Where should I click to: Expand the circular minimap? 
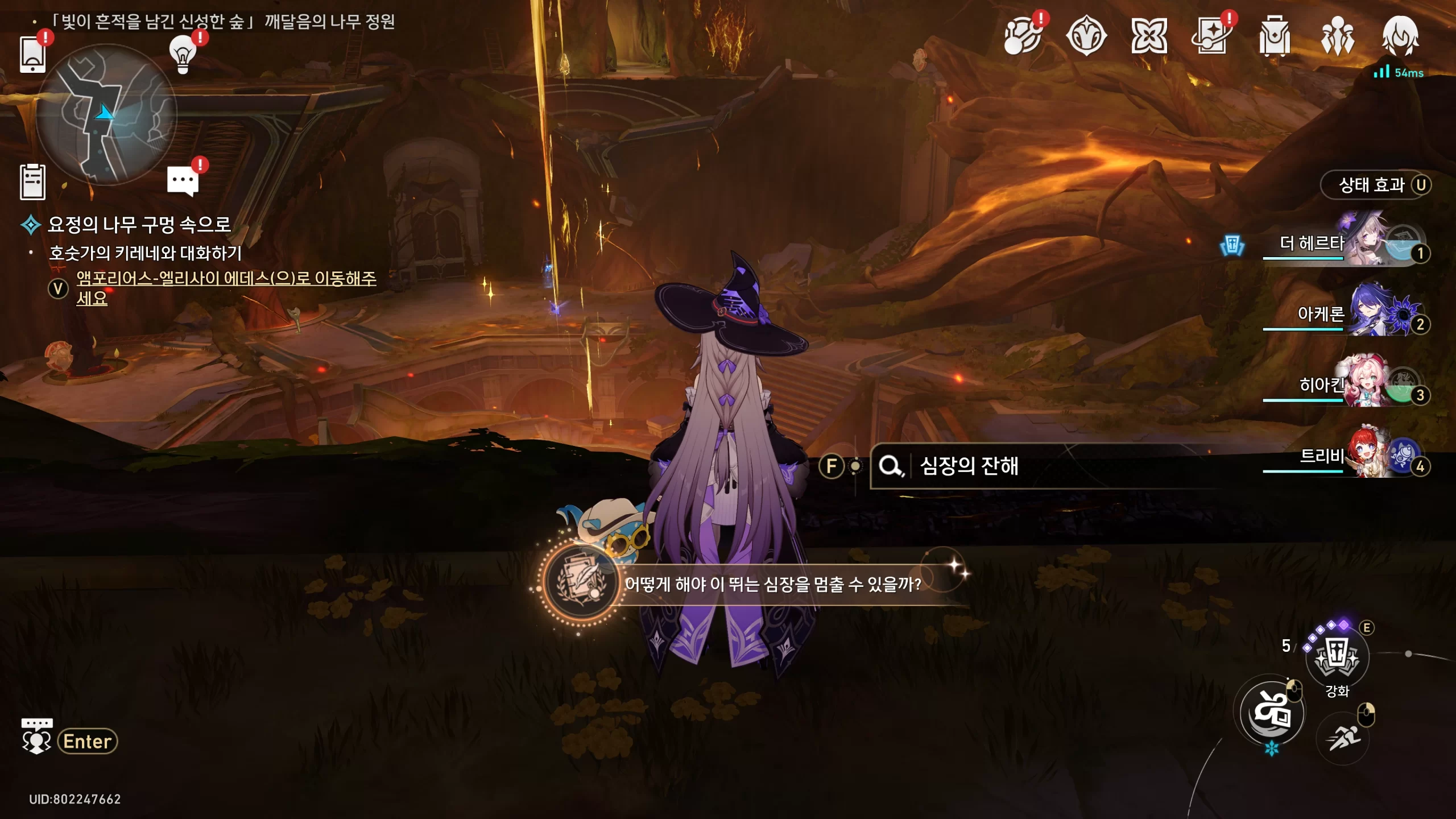point(106,115)
